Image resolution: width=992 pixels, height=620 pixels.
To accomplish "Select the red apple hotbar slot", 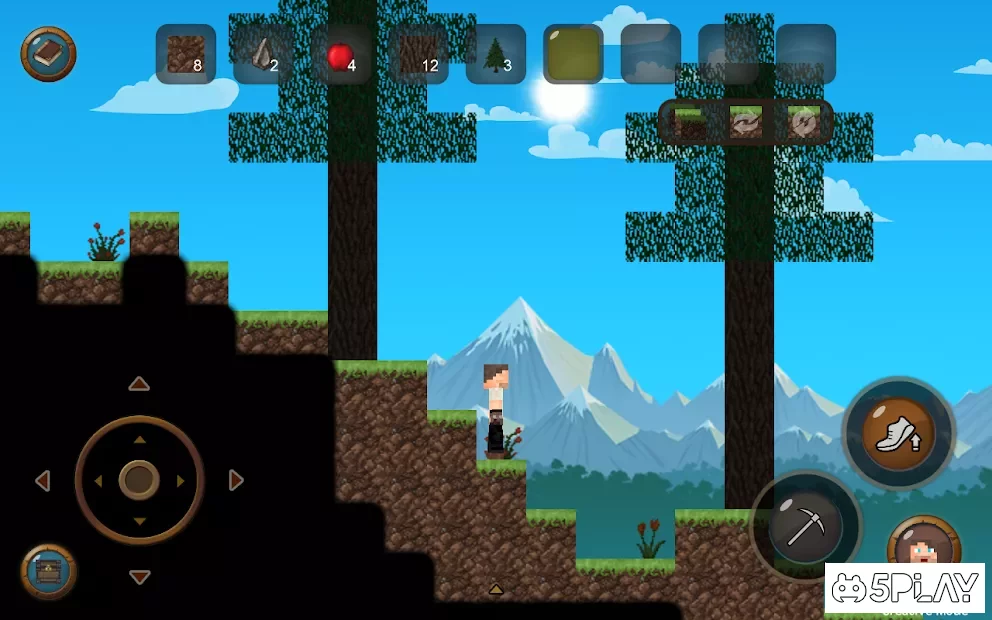I will [341, 55].
